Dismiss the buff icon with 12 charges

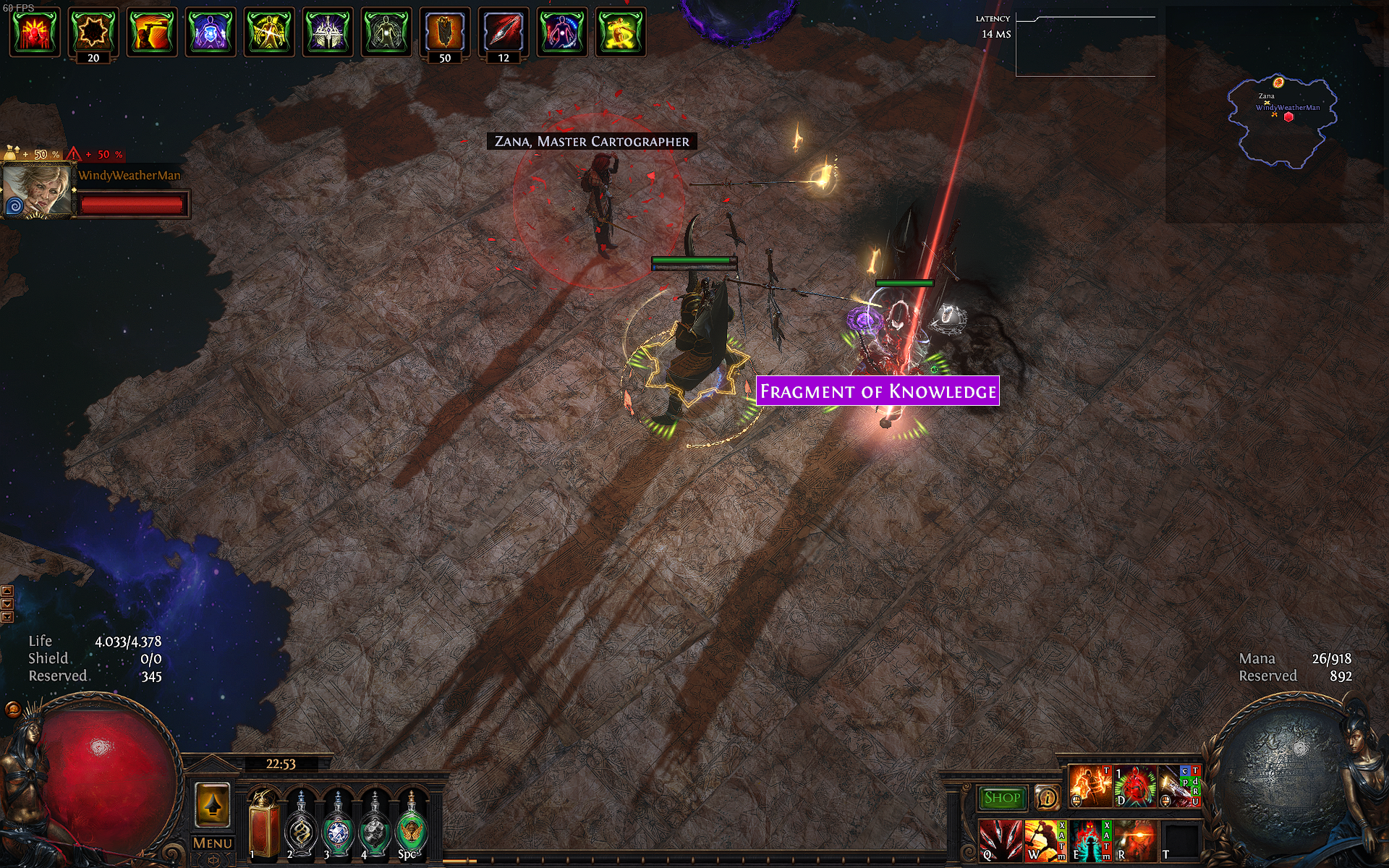pyautogui.click(x=504, y=33)
